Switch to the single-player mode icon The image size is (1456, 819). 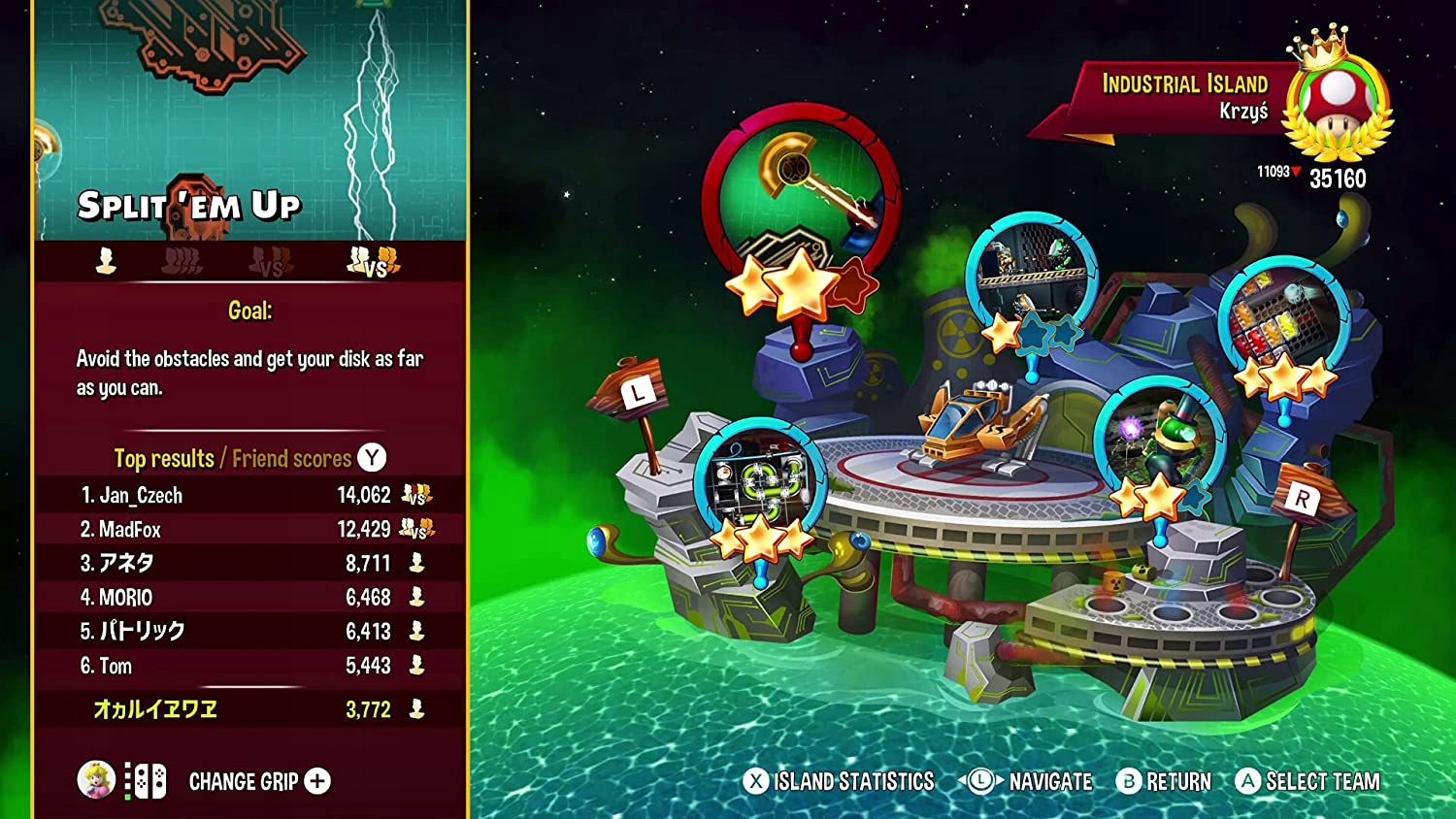point(106,260)
